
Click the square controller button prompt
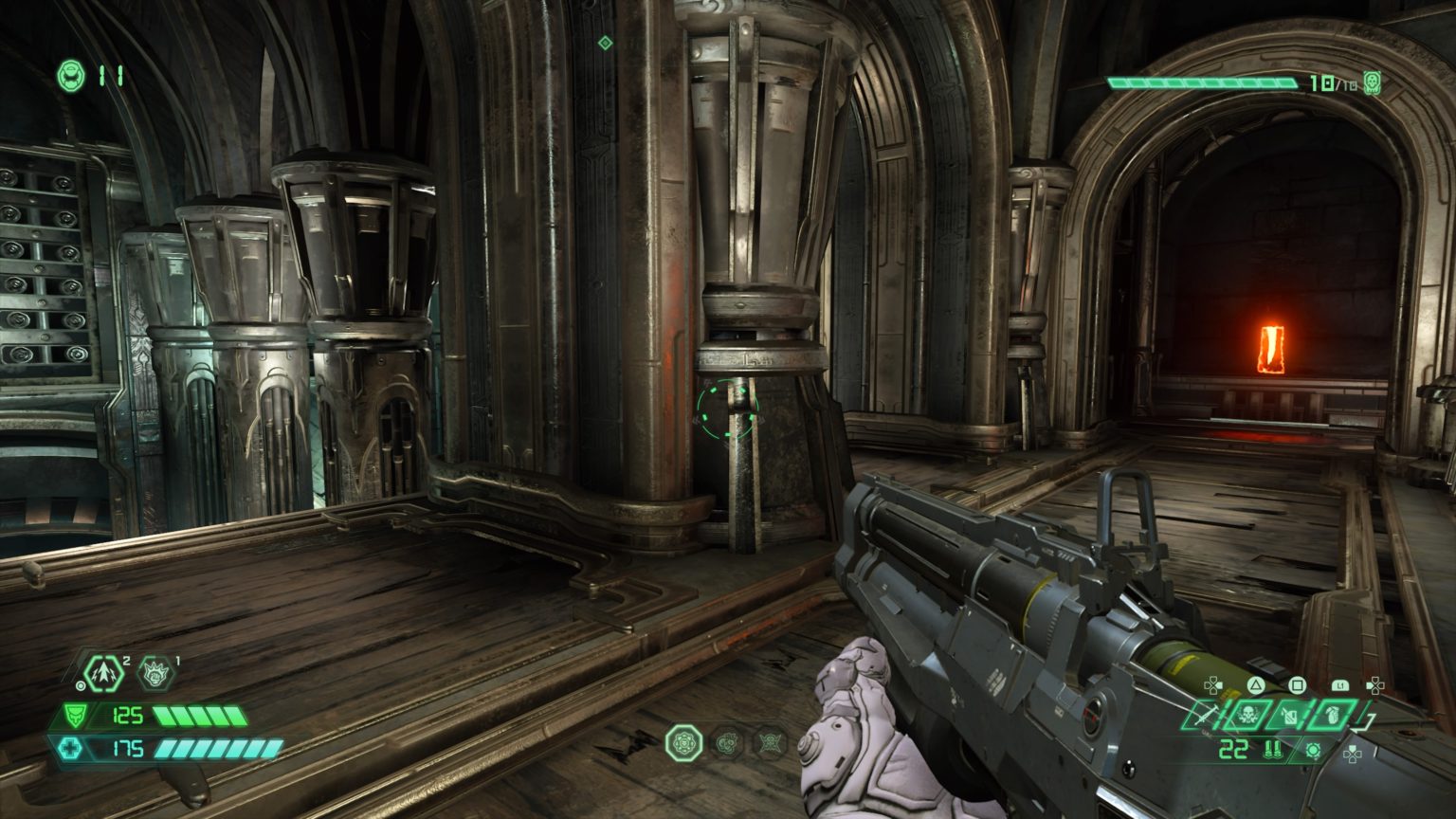tap(1297, 684)
